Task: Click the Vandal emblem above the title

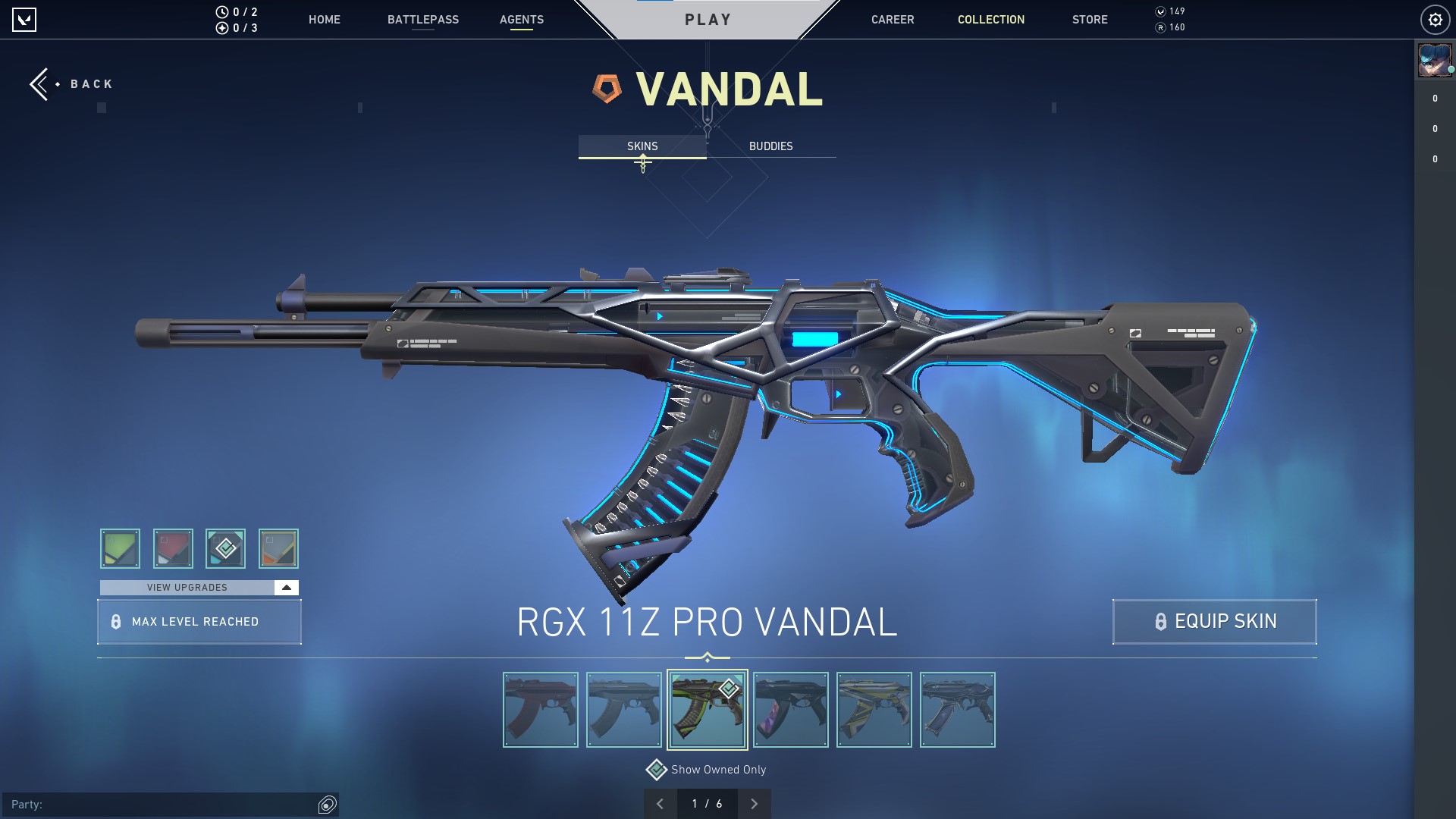Action: [607, 89]
